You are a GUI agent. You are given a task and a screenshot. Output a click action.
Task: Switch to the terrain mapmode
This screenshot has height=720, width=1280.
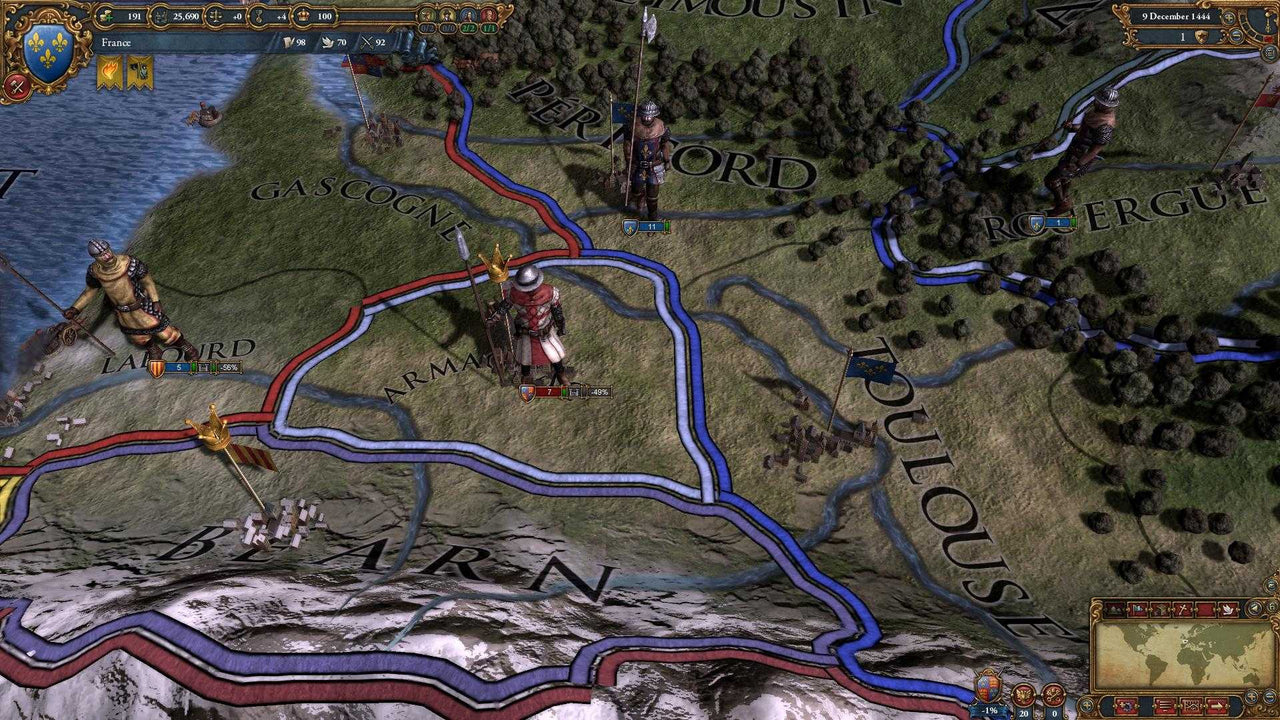[1113, 608]
